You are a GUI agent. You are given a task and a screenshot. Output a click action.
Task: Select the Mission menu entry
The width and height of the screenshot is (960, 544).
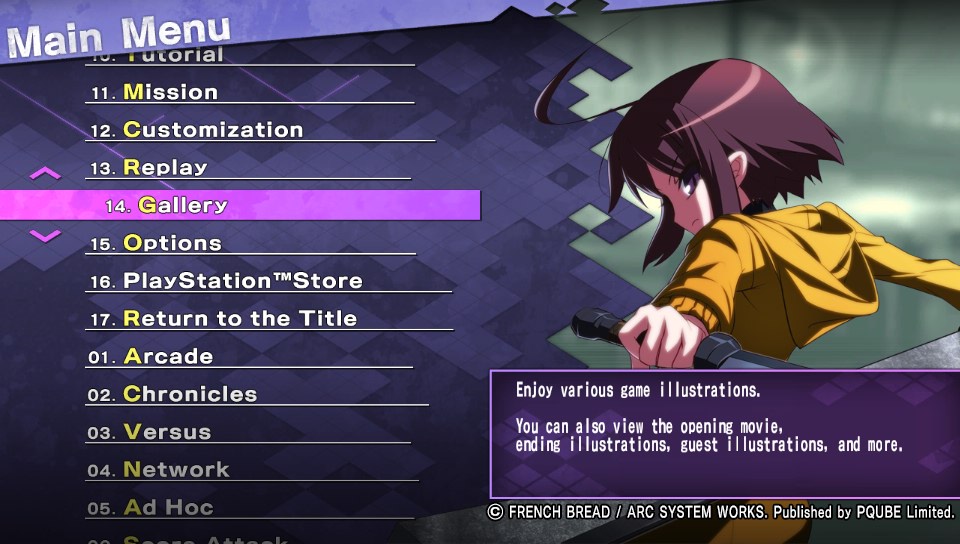170,92
